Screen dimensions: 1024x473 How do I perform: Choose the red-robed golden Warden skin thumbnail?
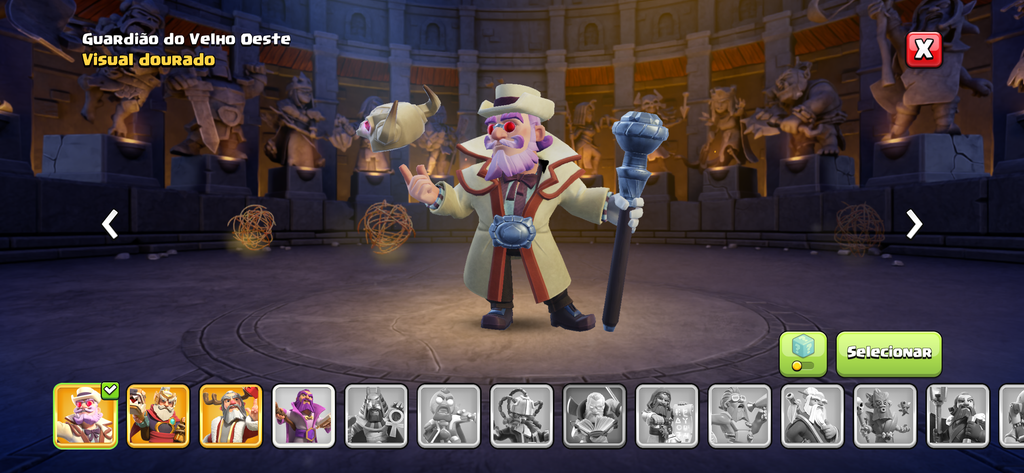[x=158, y=415]
